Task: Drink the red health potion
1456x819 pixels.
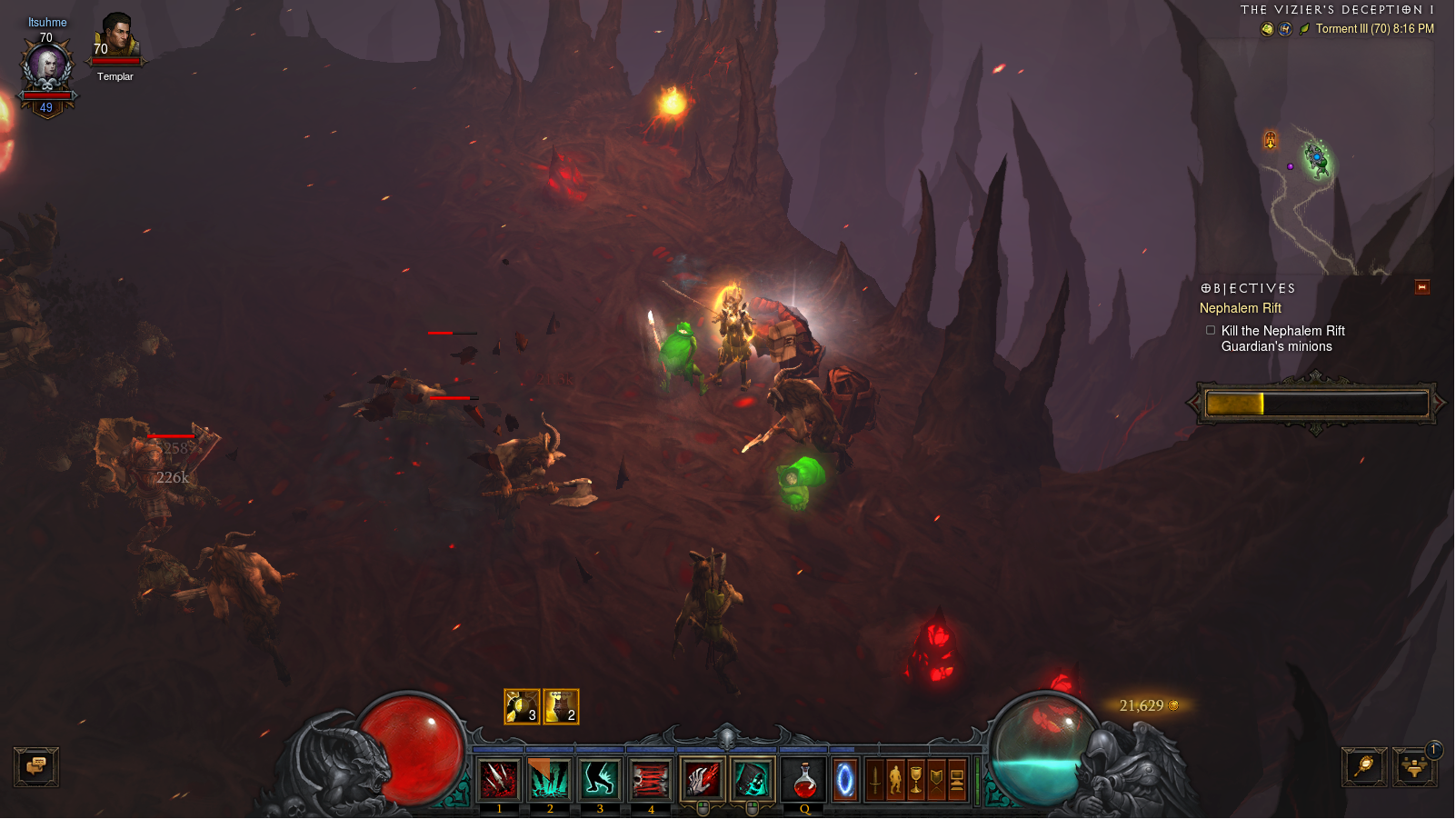Action: pyautogui.click(x=804, y=780)
